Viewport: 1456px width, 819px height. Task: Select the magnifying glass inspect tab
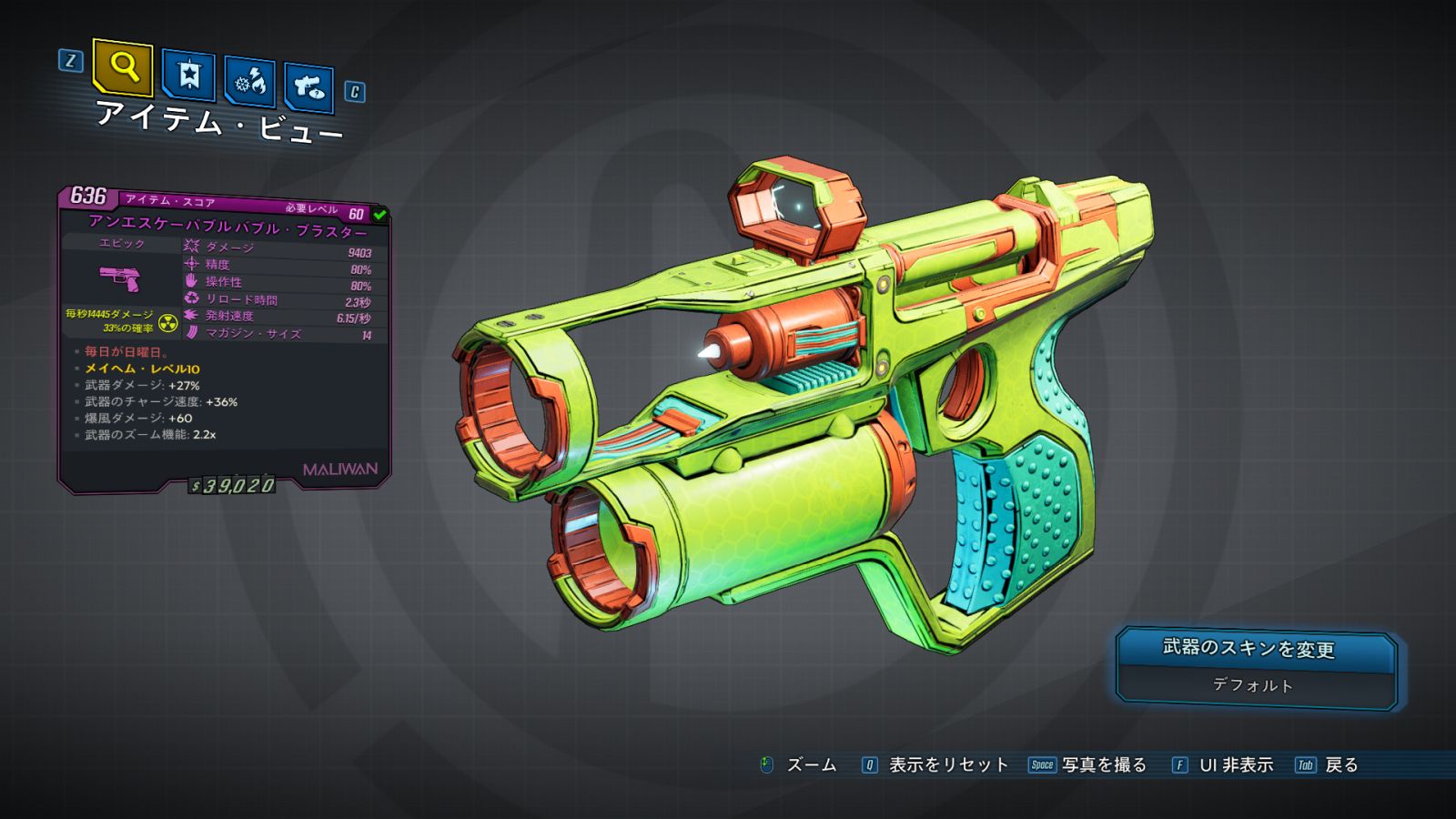pos(123,66)
